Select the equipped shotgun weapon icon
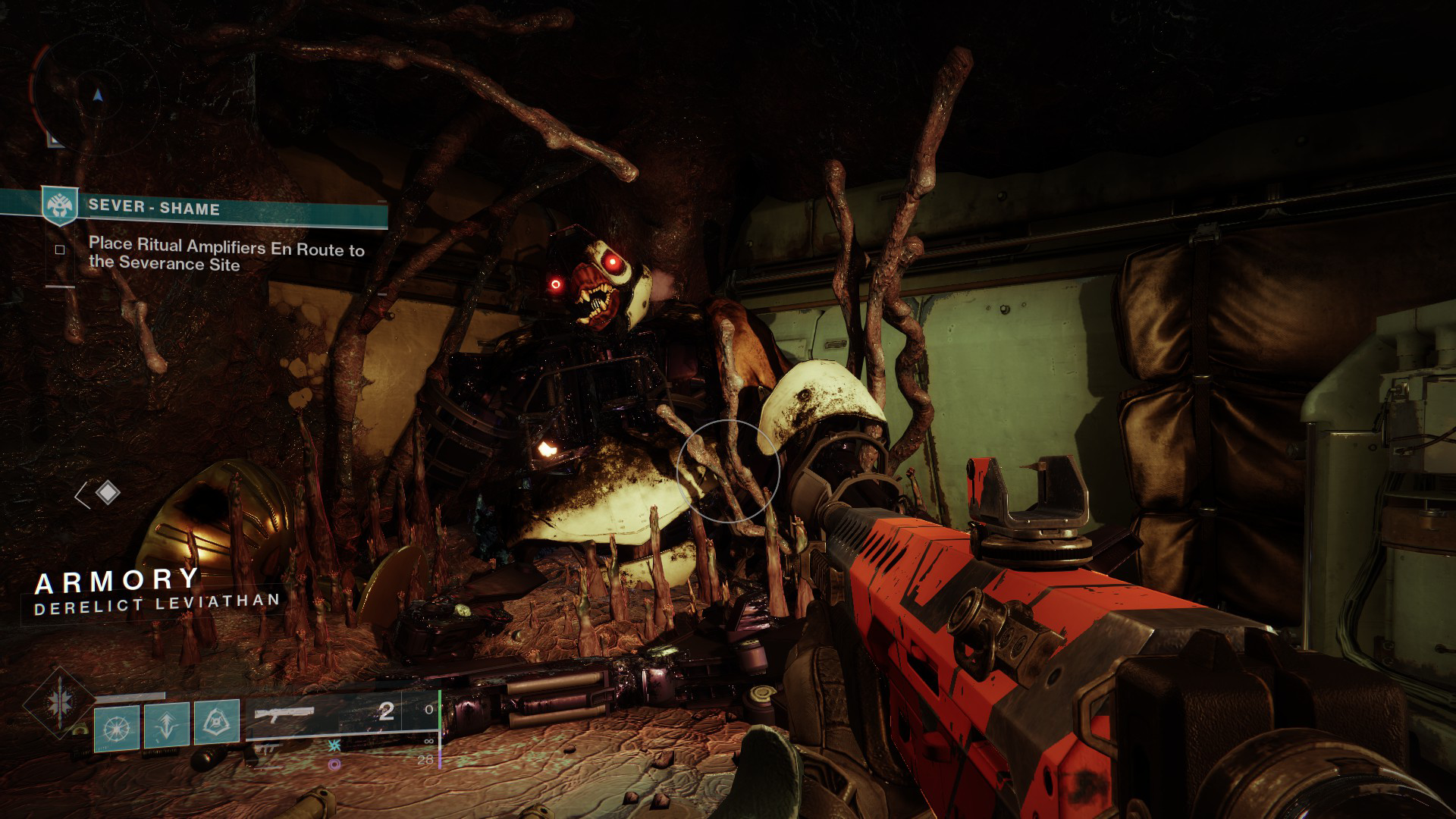1456x819 pixels. coord(284,714)
